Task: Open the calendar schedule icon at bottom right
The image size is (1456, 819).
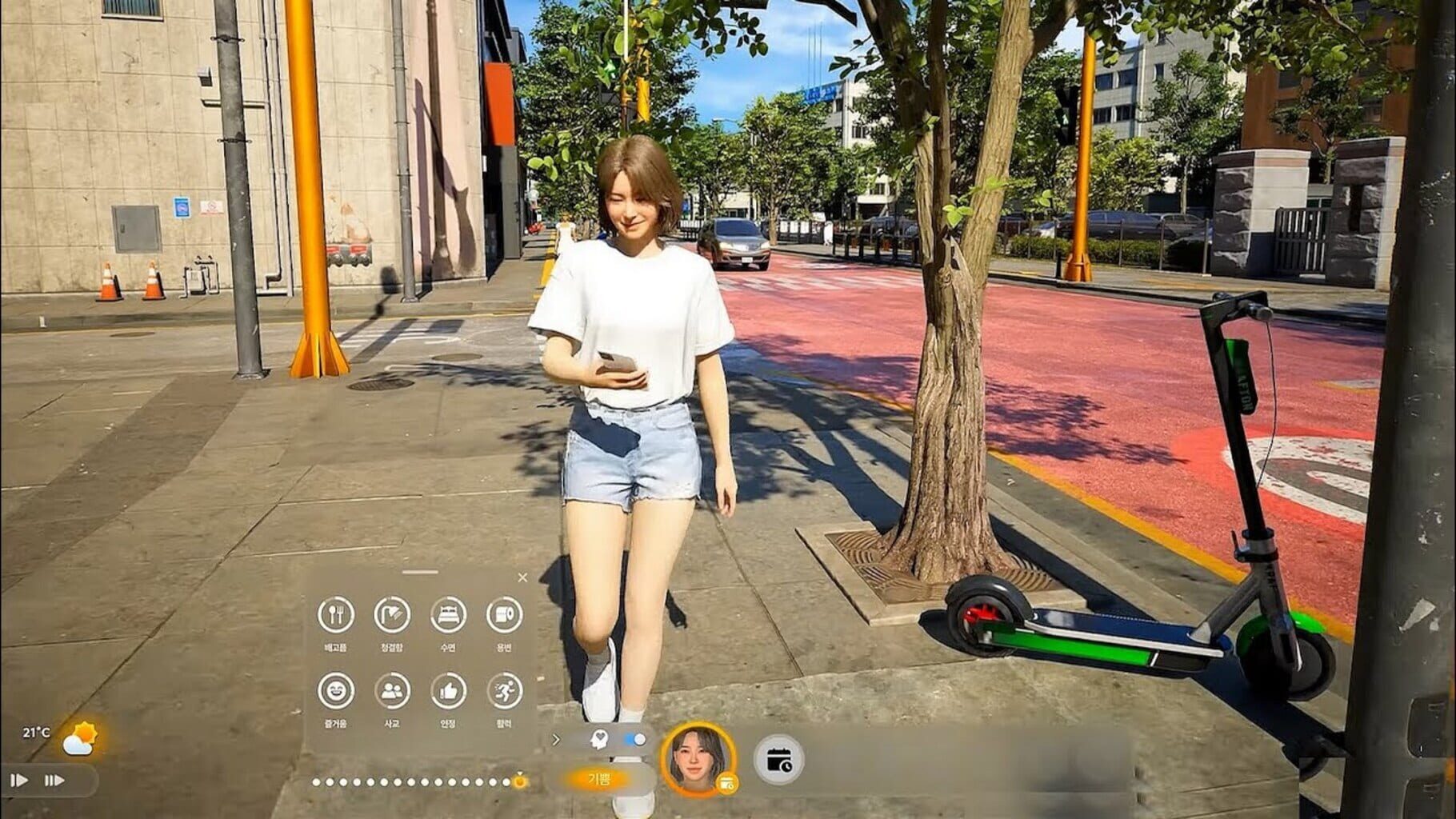Action: tap(778, 761)
